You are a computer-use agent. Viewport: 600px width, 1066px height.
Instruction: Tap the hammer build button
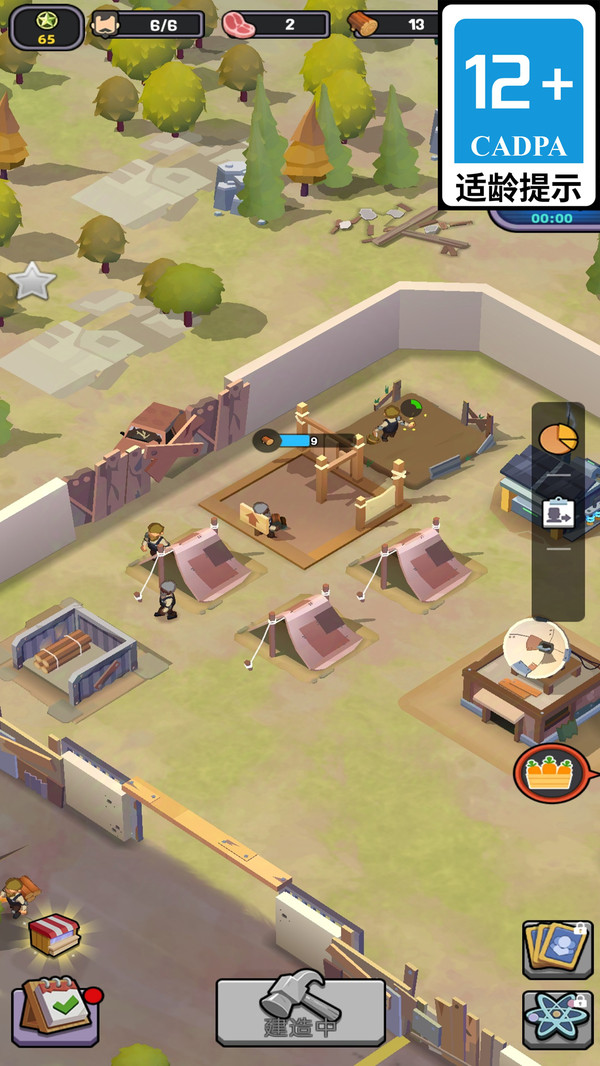click(x=300, y=1010)
